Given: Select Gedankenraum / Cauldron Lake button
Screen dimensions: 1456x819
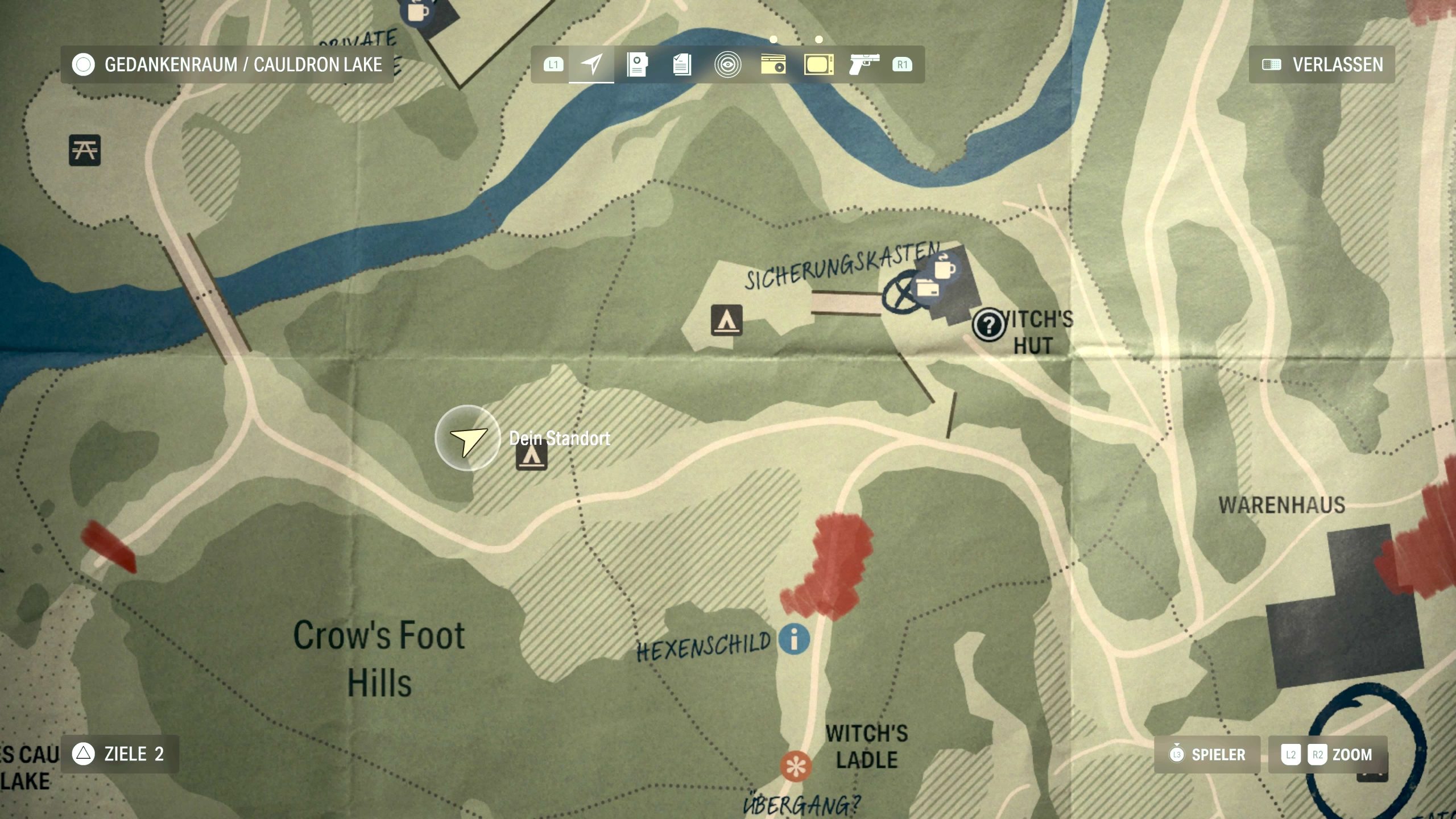Looking at the screenshot, I should (x=227, y=64).
